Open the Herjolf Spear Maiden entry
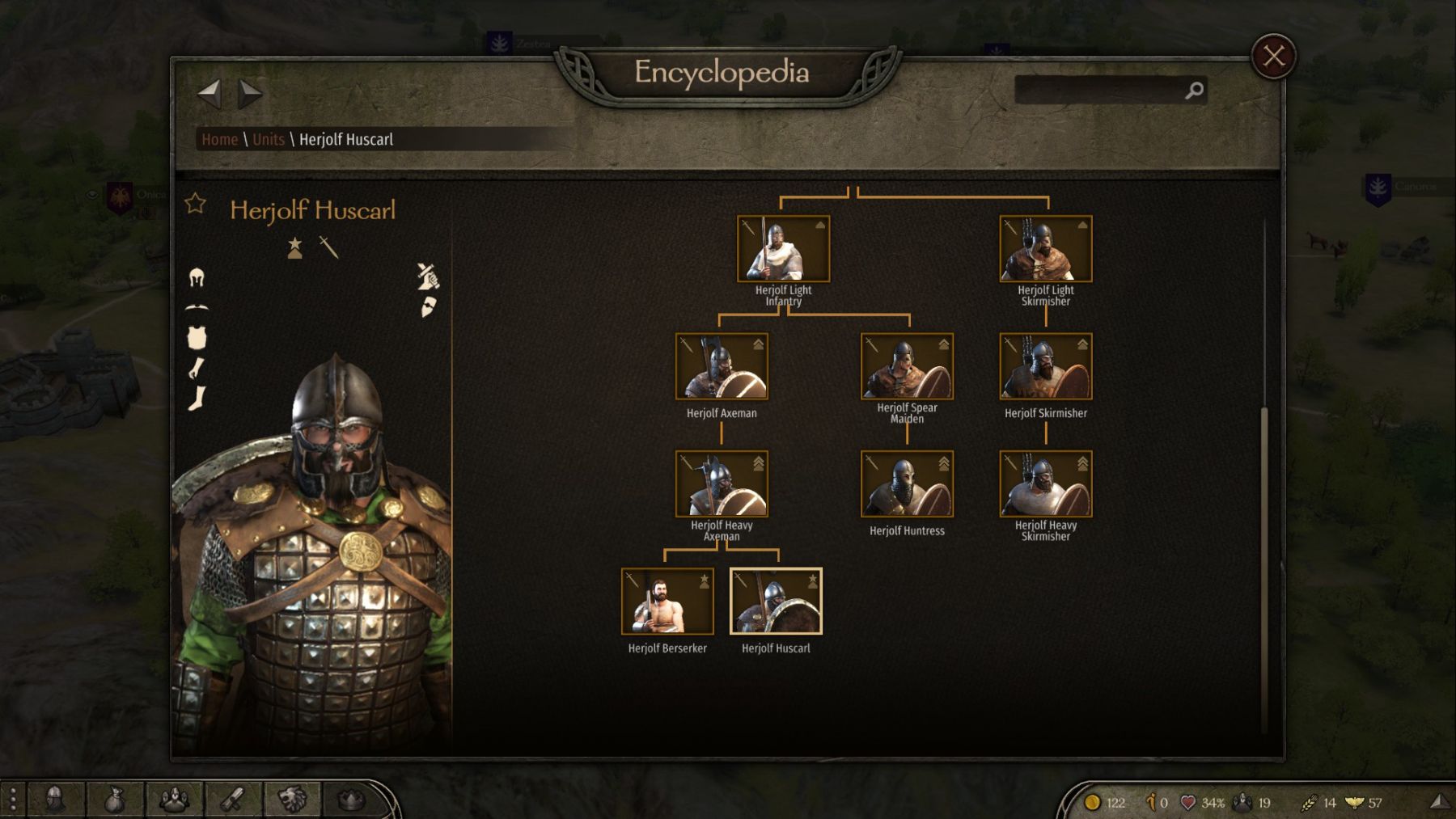 click(907, 367)
